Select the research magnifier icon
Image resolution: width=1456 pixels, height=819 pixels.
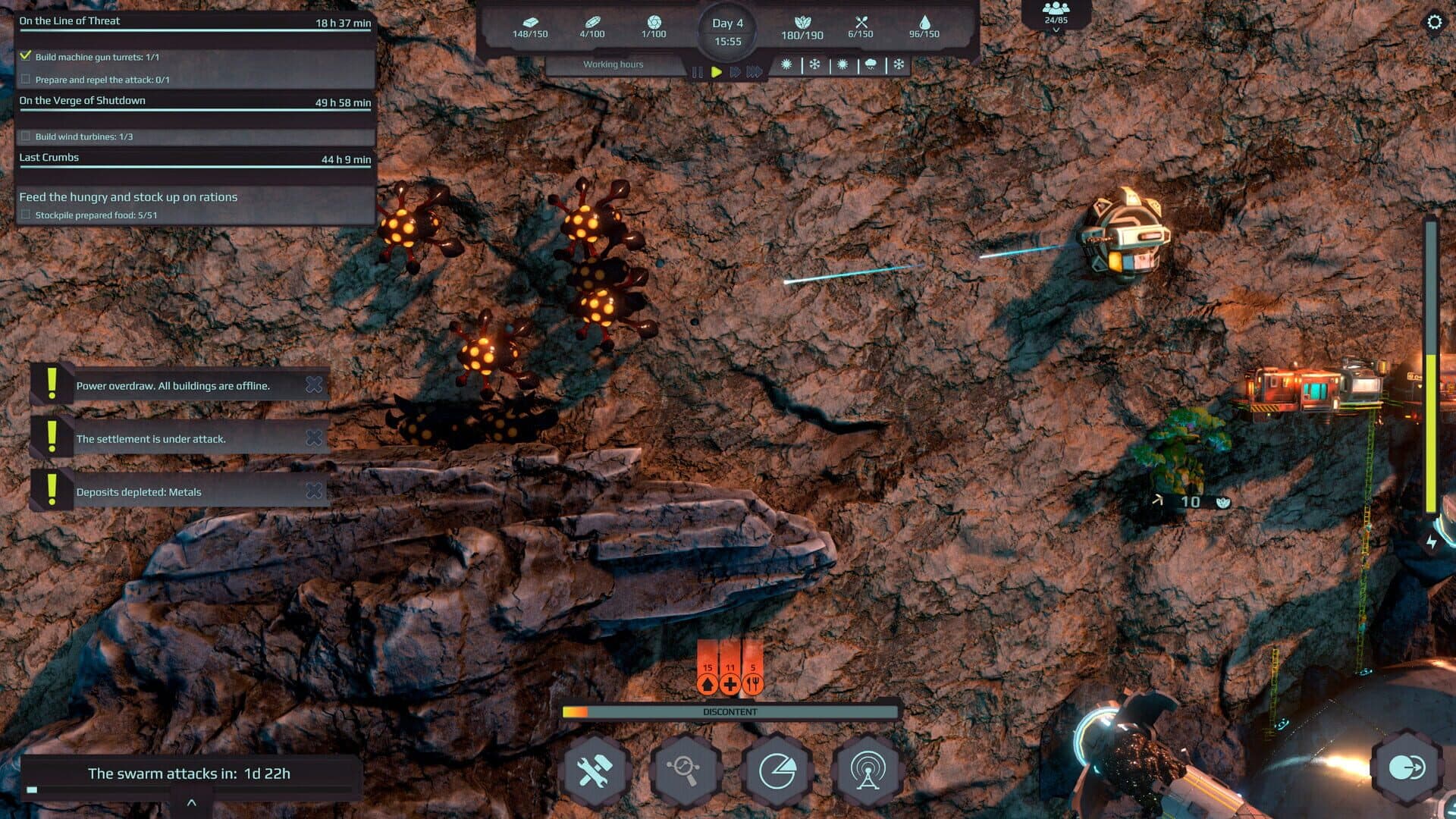coord(686,768)
